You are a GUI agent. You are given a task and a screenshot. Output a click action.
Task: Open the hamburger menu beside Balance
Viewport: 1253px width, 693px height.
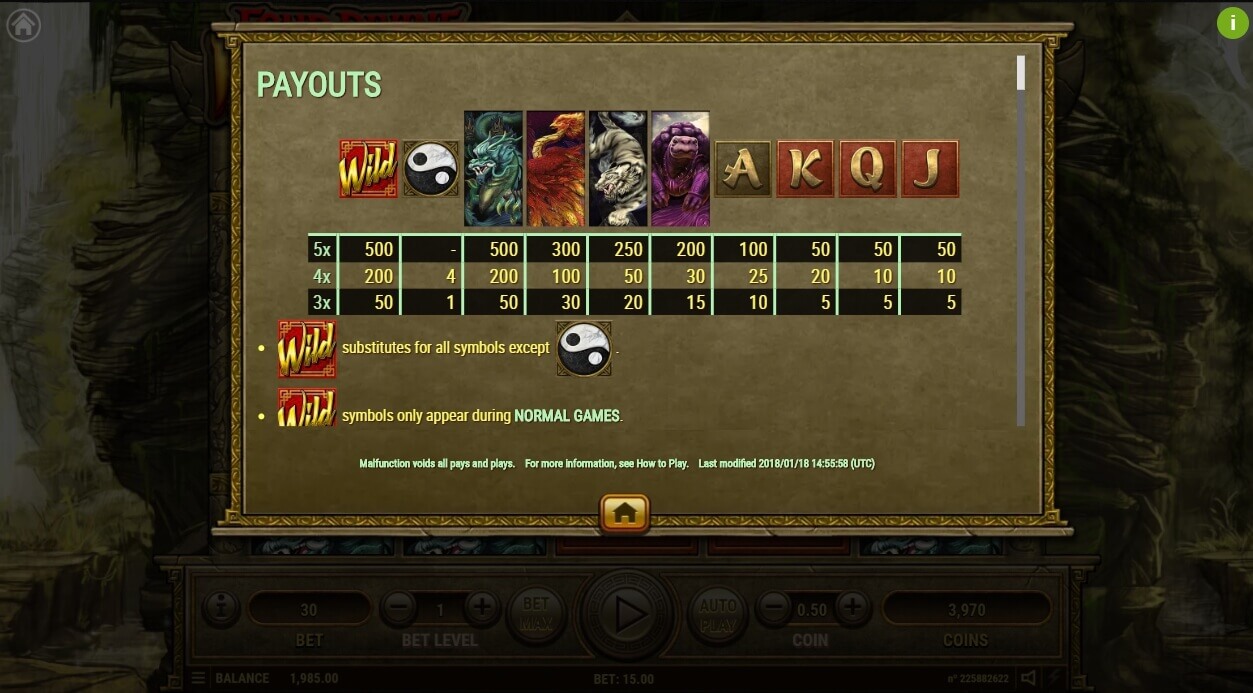point(198,678)
